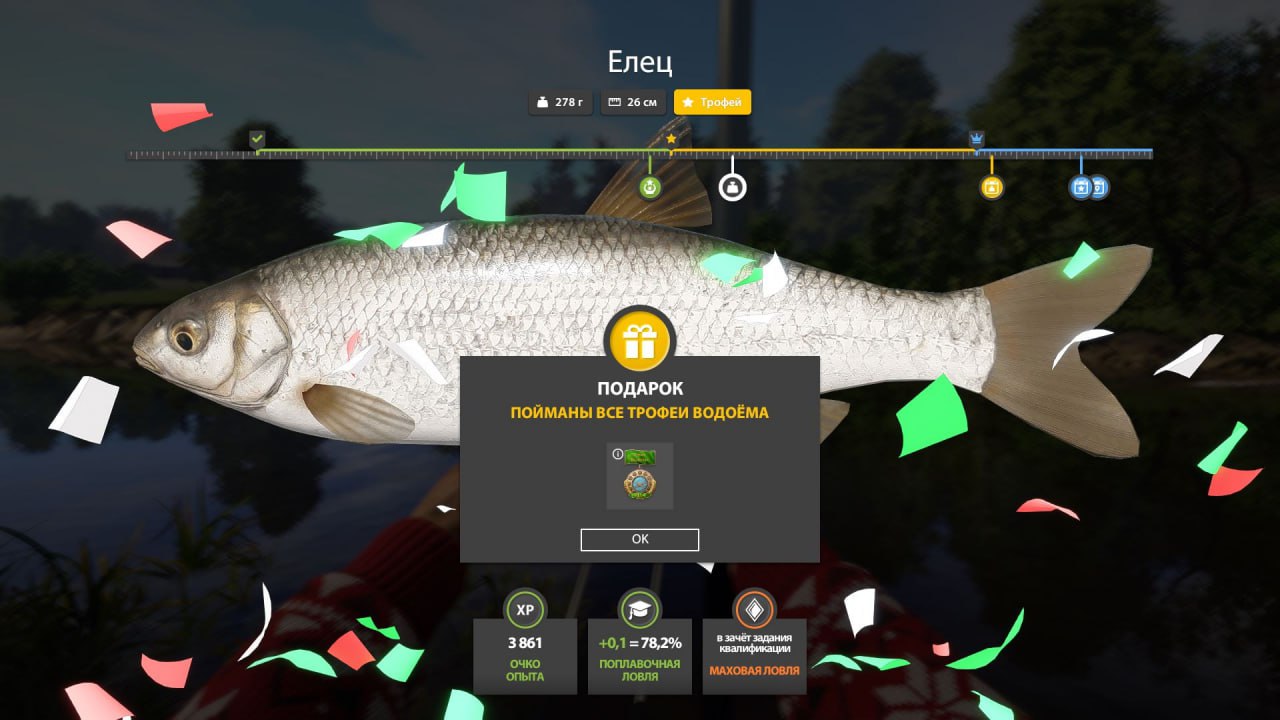Confirm the gift popup with OK
The image size is (1280, 720).
point(640,539)
